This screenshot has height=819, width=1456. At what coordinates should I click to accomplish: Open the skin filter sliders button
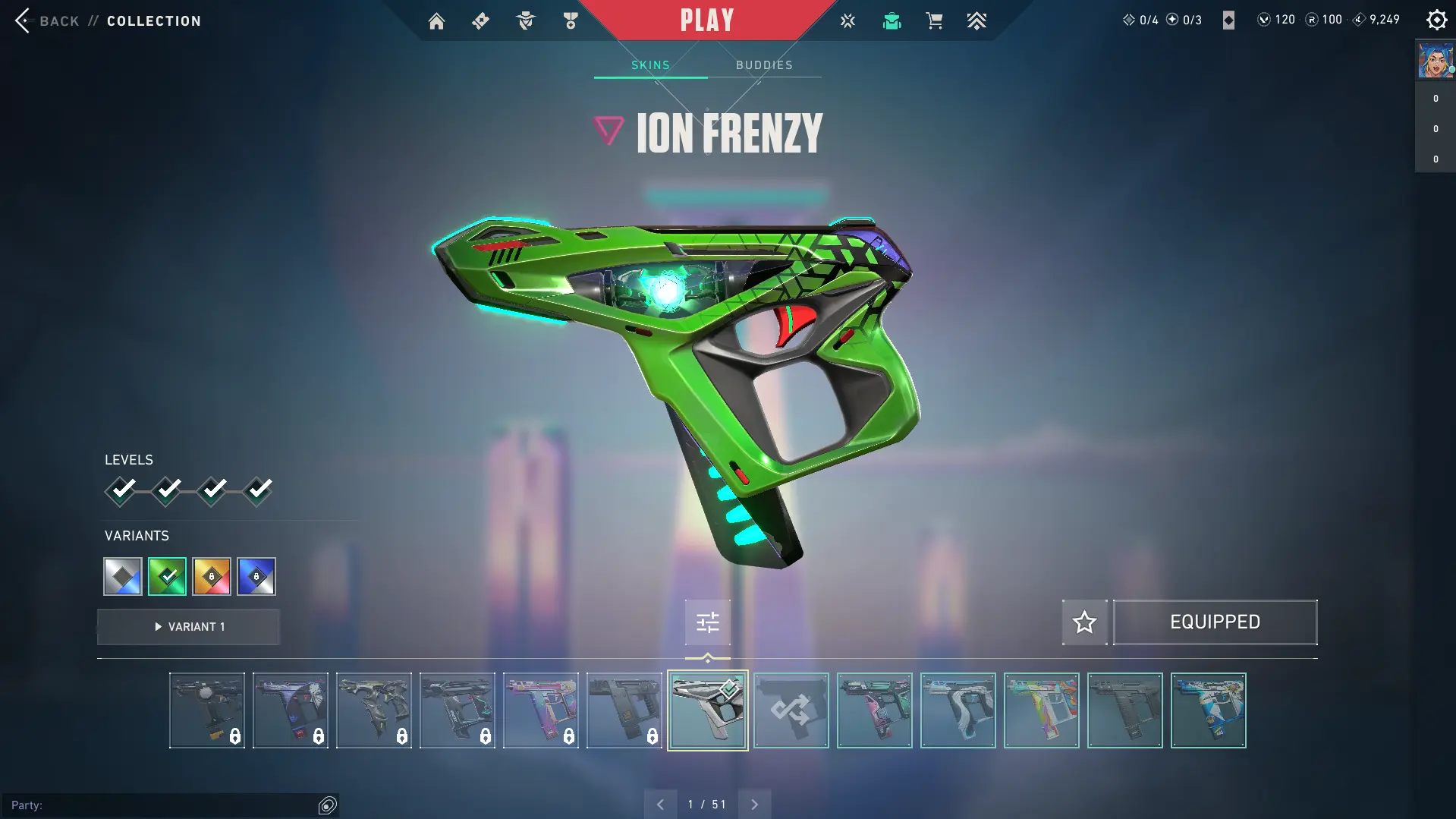point(707,623)
